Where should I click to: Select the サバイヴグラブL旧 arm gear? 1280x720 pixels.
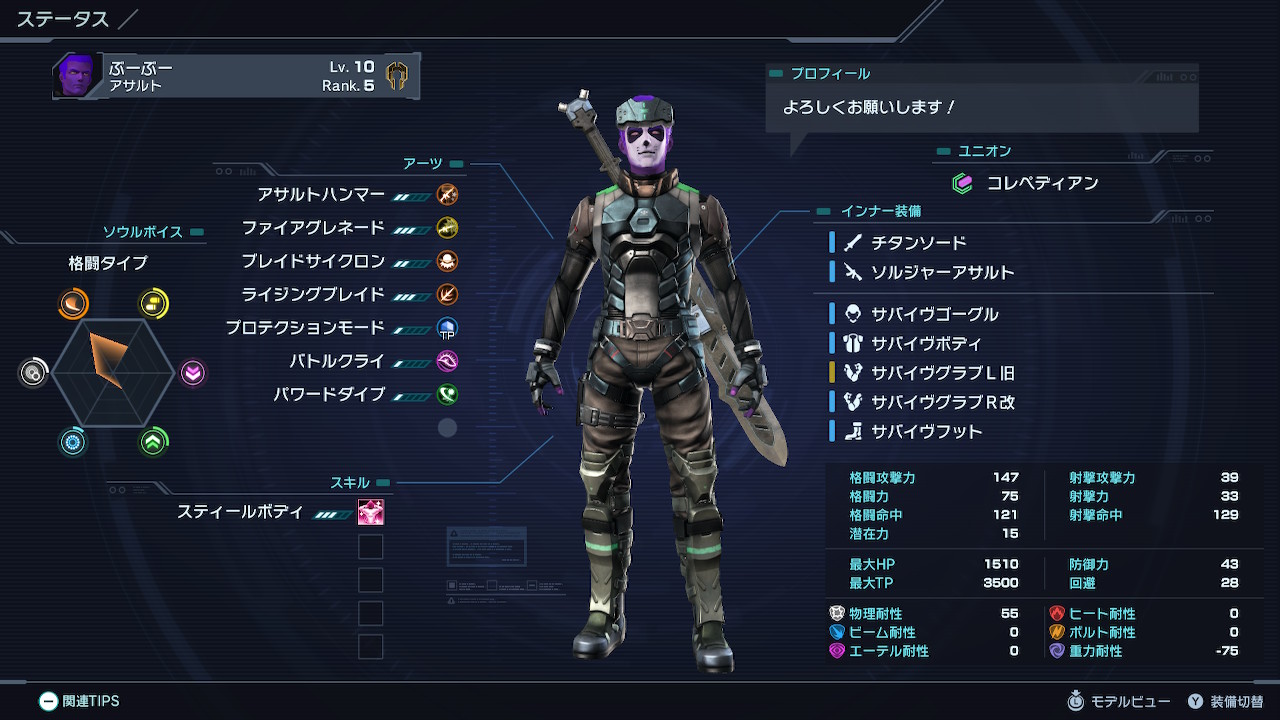pyautogui.click(x=942, y=373)
